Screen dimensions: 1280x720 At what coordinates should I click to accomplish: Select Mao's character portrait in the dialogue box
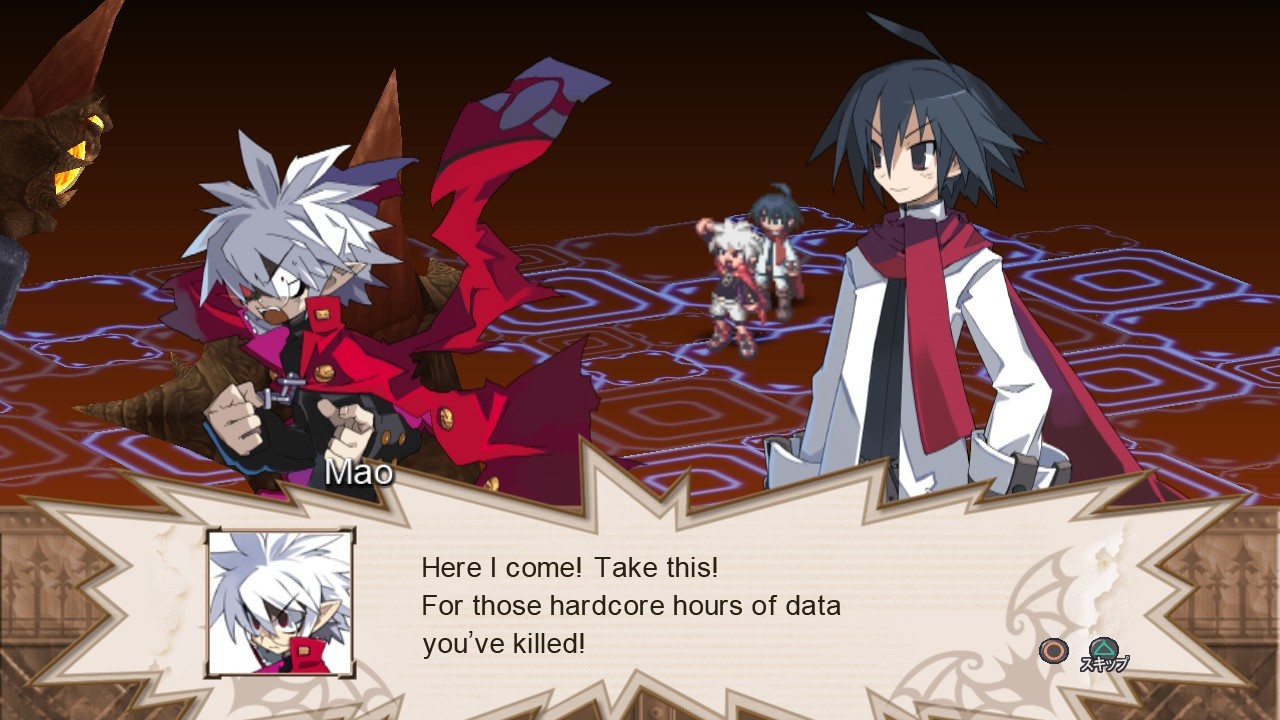coord(281,601)
